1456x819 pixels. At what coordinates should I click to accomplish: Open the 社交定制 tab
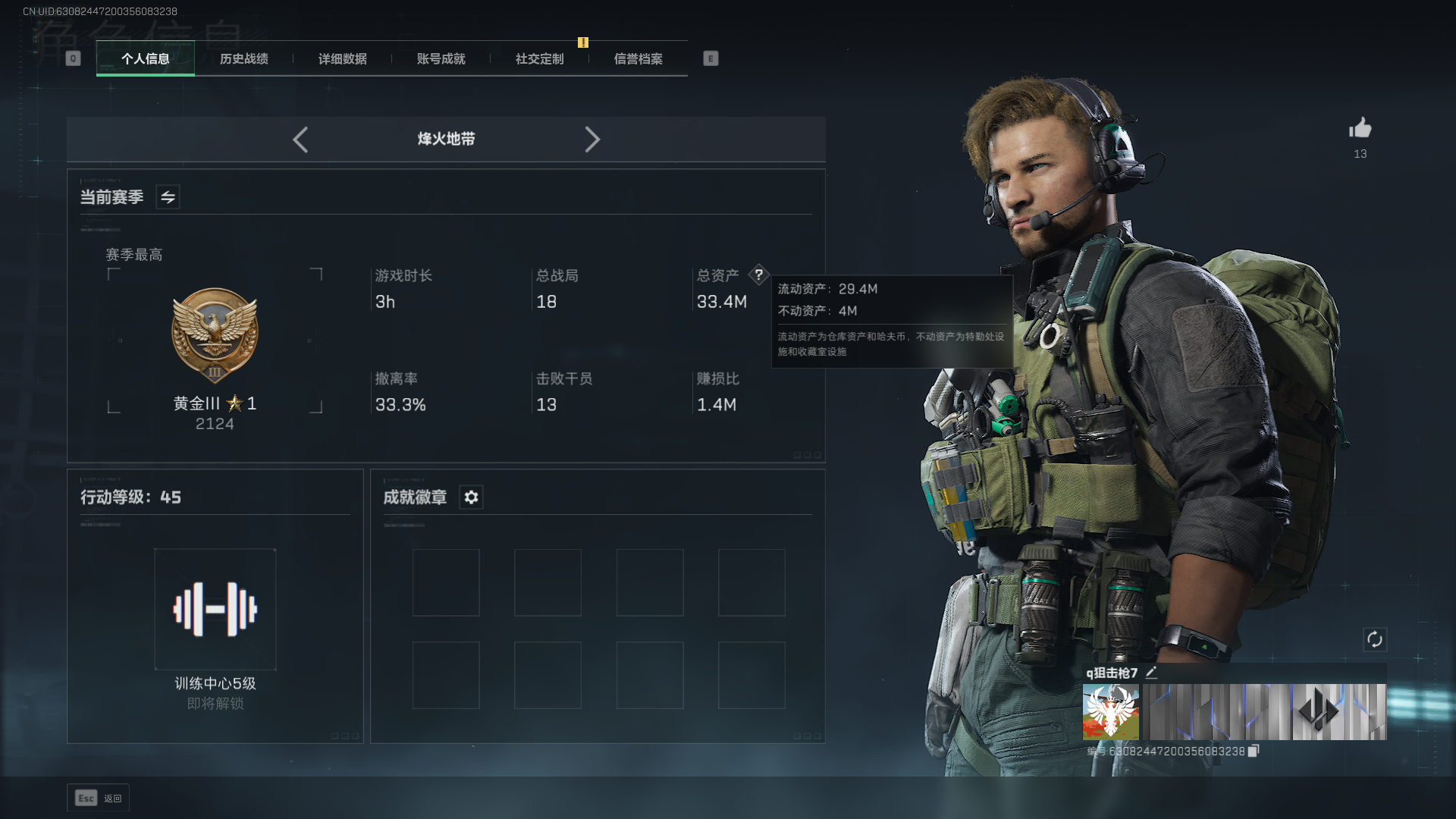pyautogui.click(x=540, y=59)
